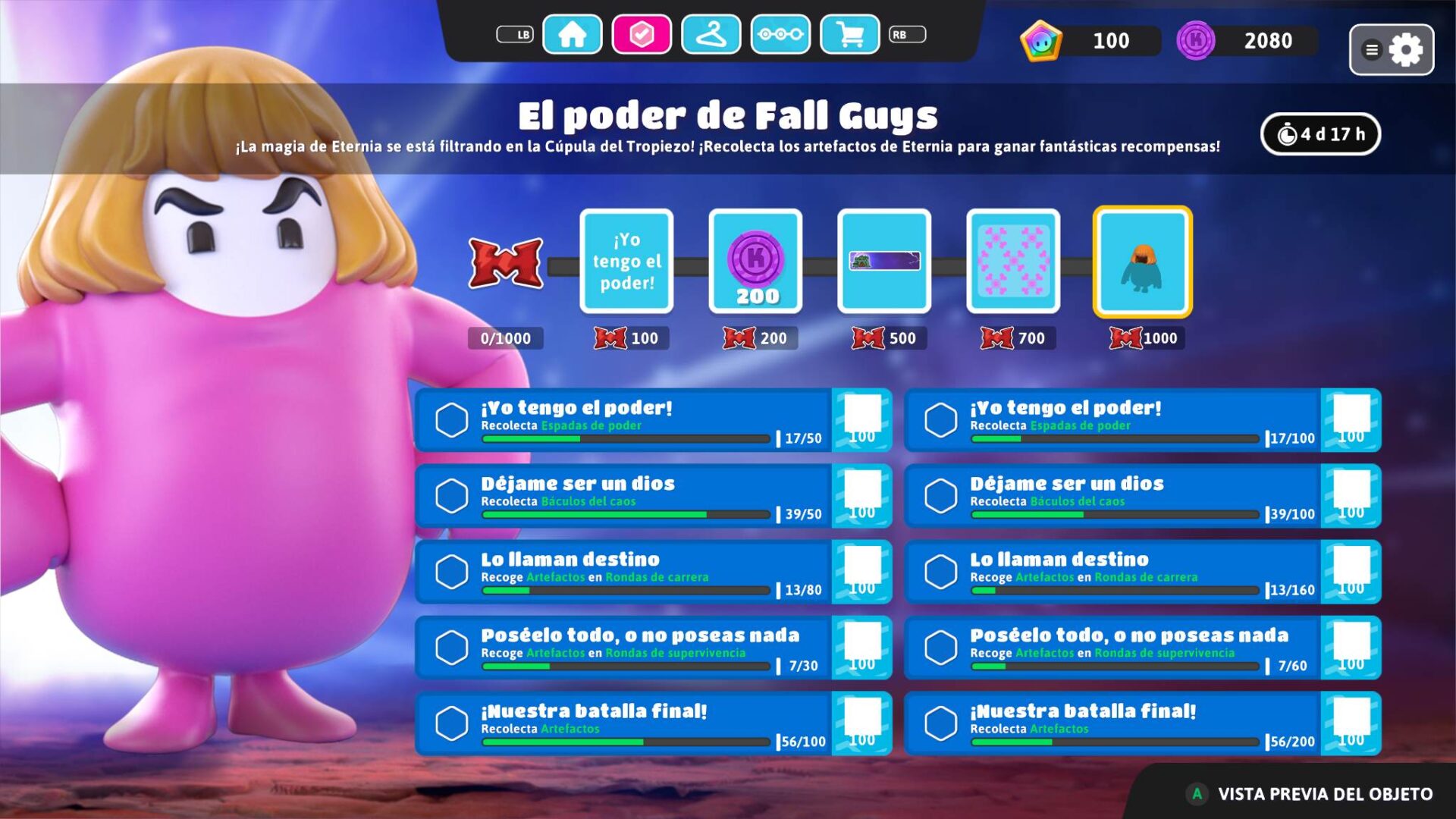Open the pink challenges tab
Screen dimensions: 1456x819
coord(642,35)
